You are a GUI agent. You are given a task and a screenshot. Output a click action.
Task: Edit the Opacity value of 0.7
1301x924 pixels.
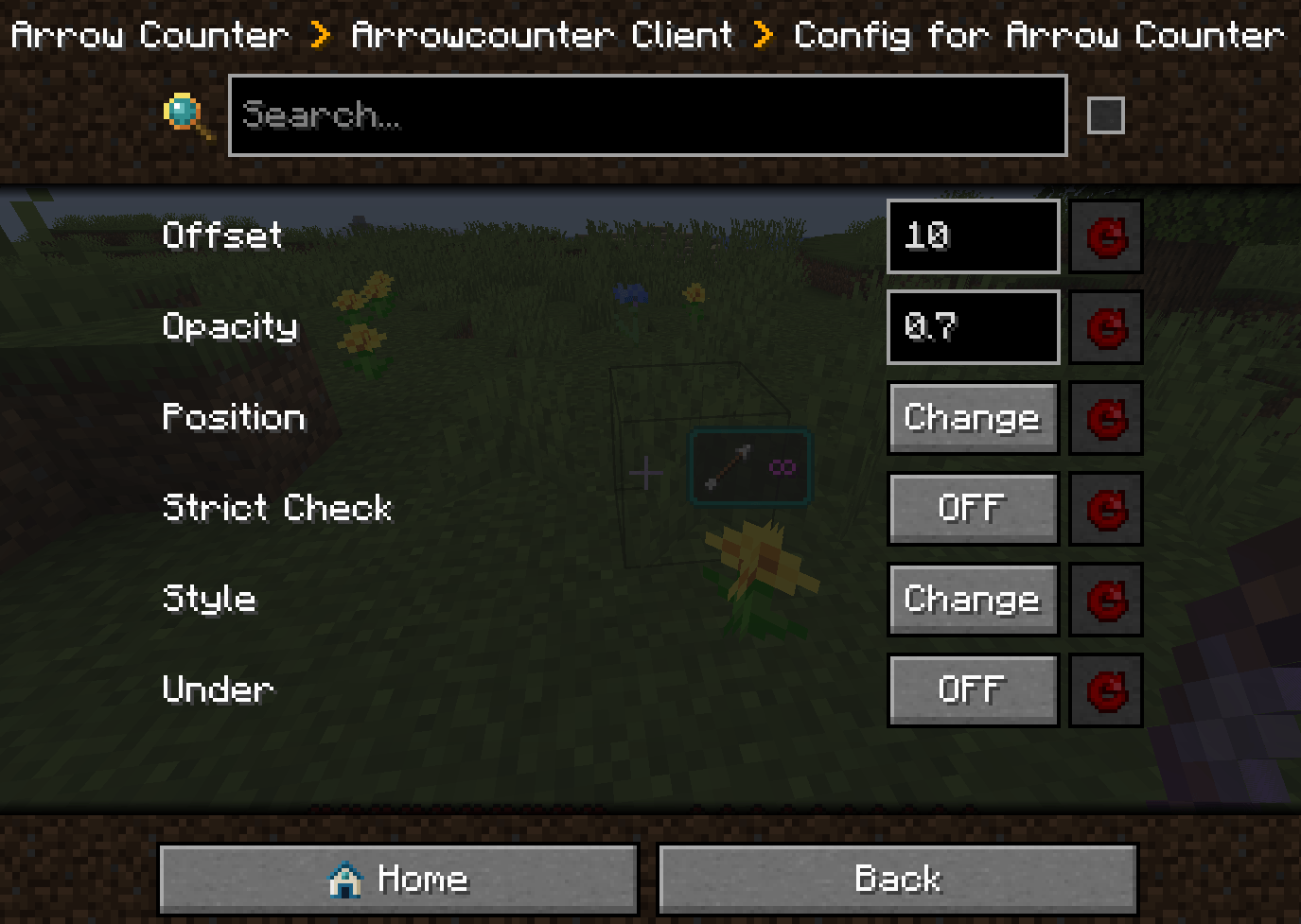click(973, 327)
